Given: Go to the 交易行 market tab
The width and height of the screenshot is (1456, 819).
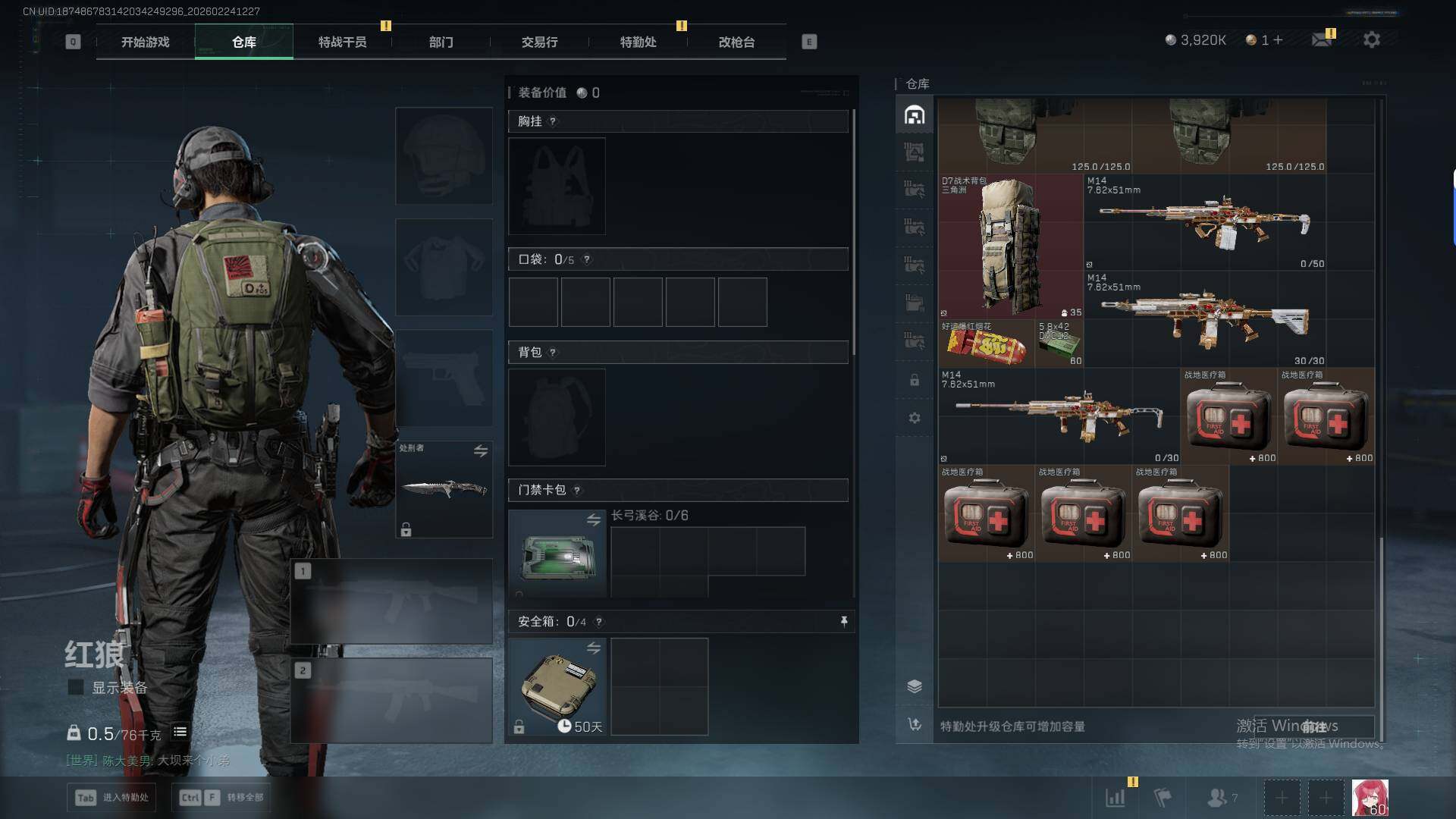Looking at the screenshot, I should tap(539, 42).
